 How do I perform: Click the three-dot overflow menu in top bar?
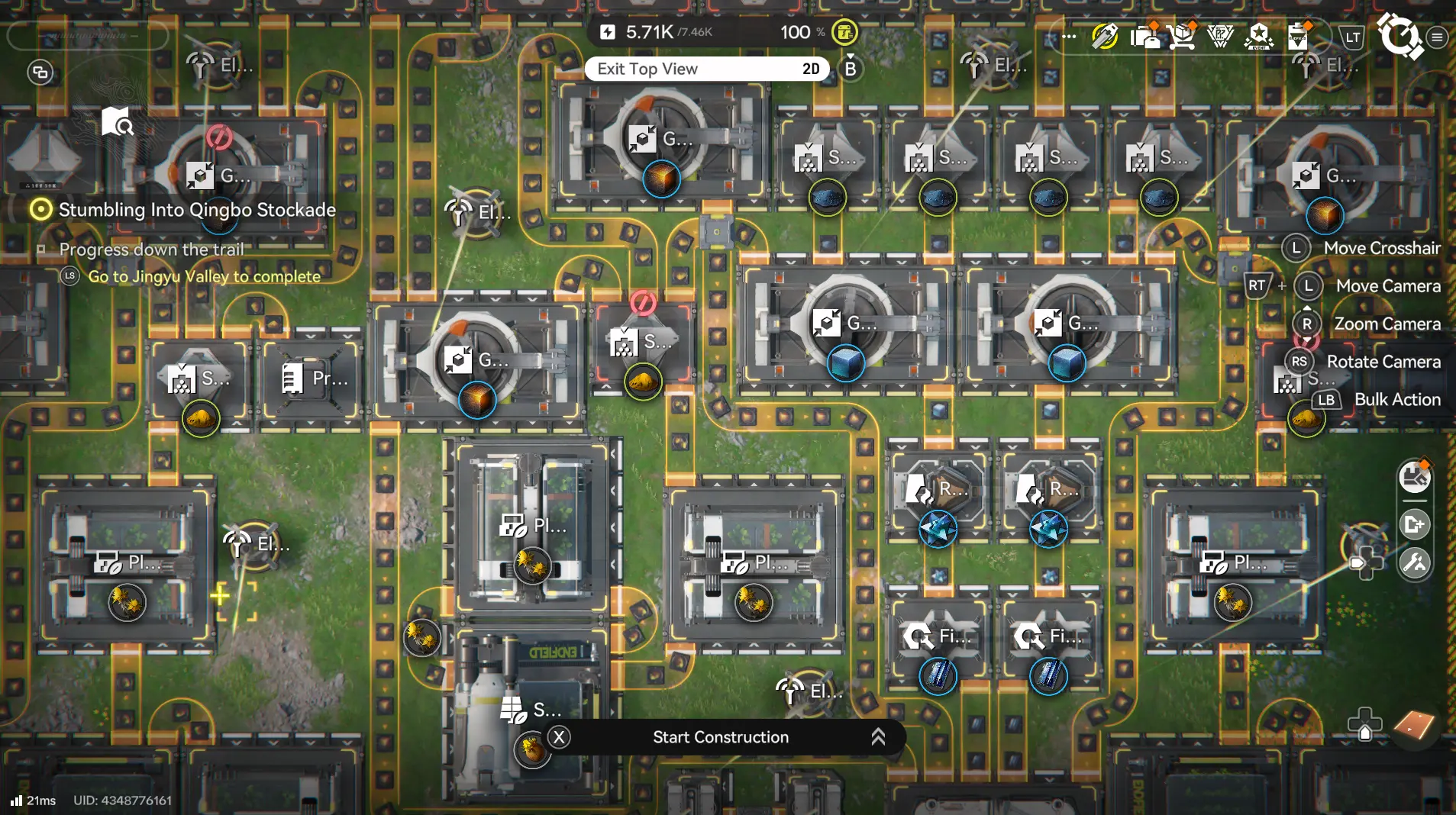click(1068, 36)
